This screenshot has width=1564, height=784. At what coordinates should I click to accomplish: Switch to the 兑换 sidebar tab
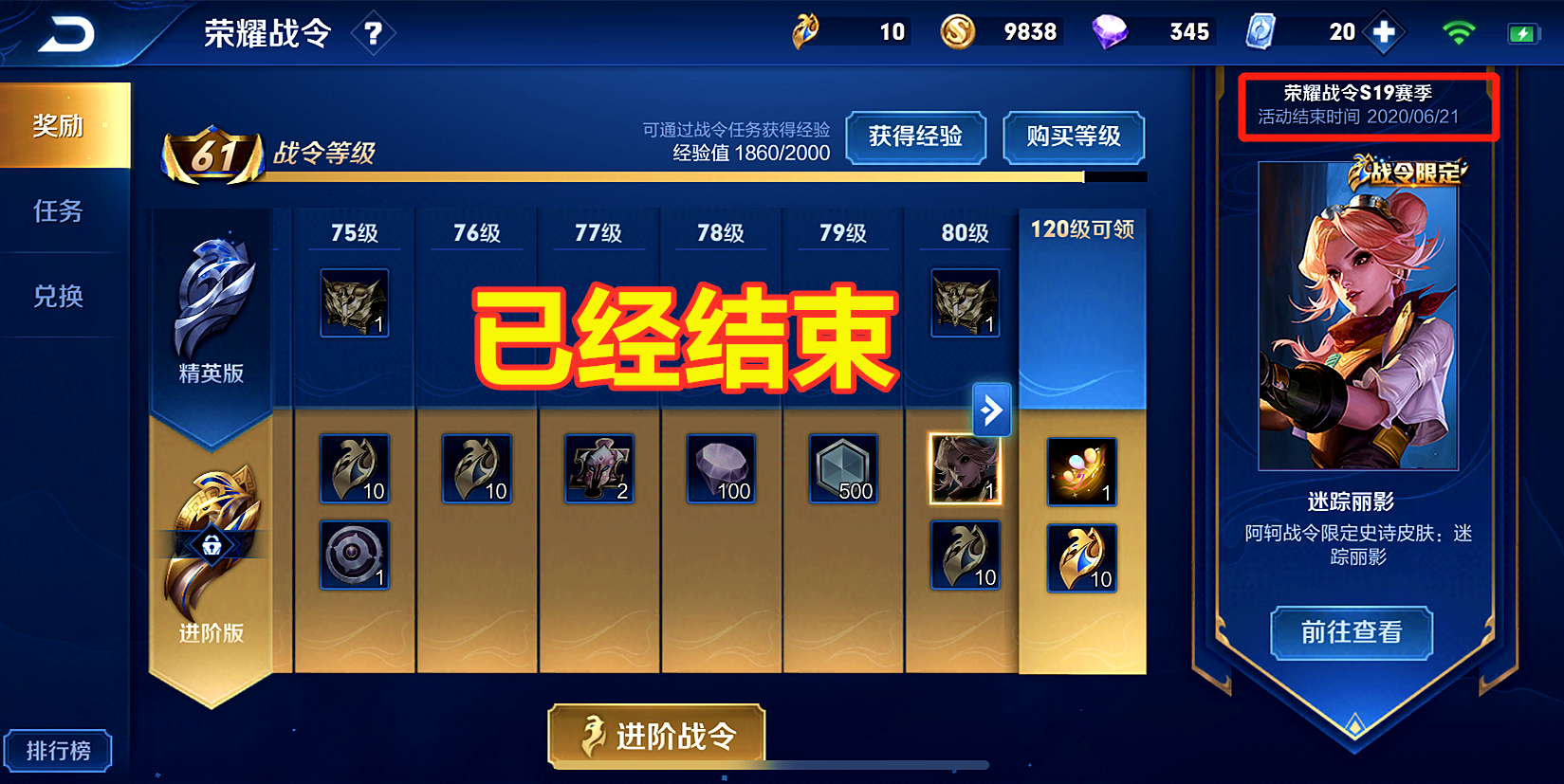point(57,297)
